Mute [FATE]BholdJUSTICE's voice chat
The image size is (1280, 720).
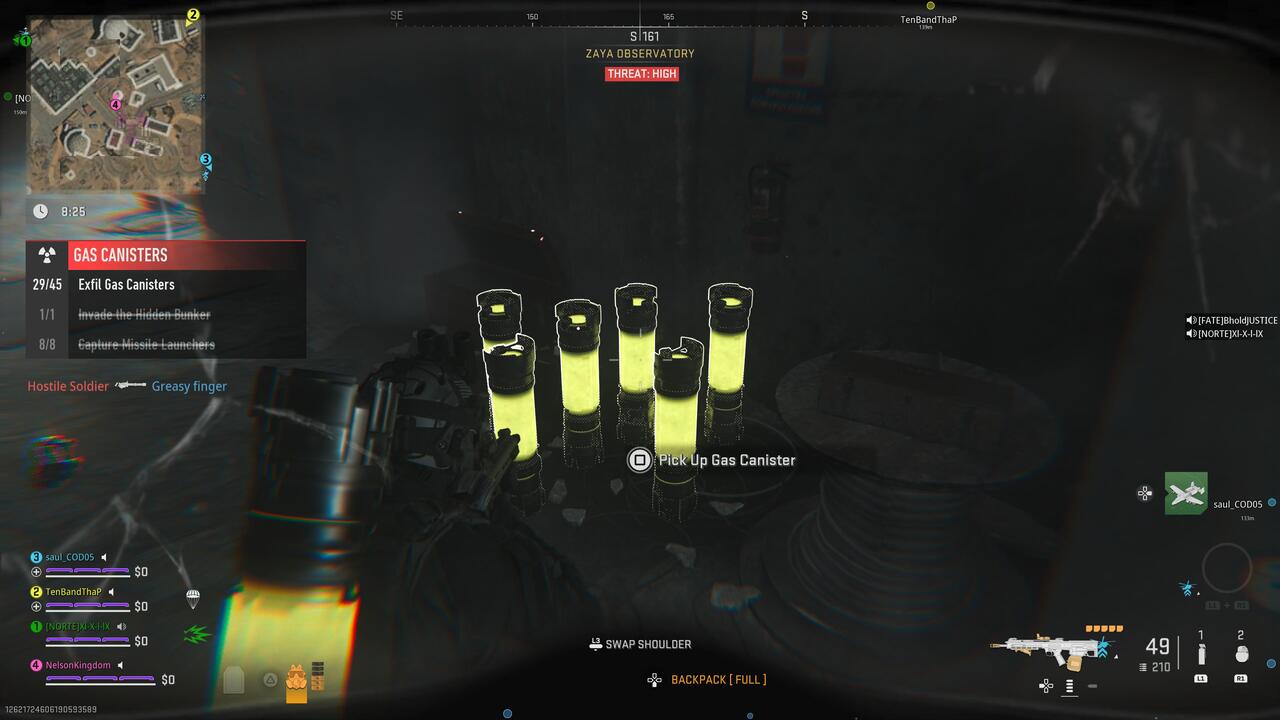coord(1190,319)
